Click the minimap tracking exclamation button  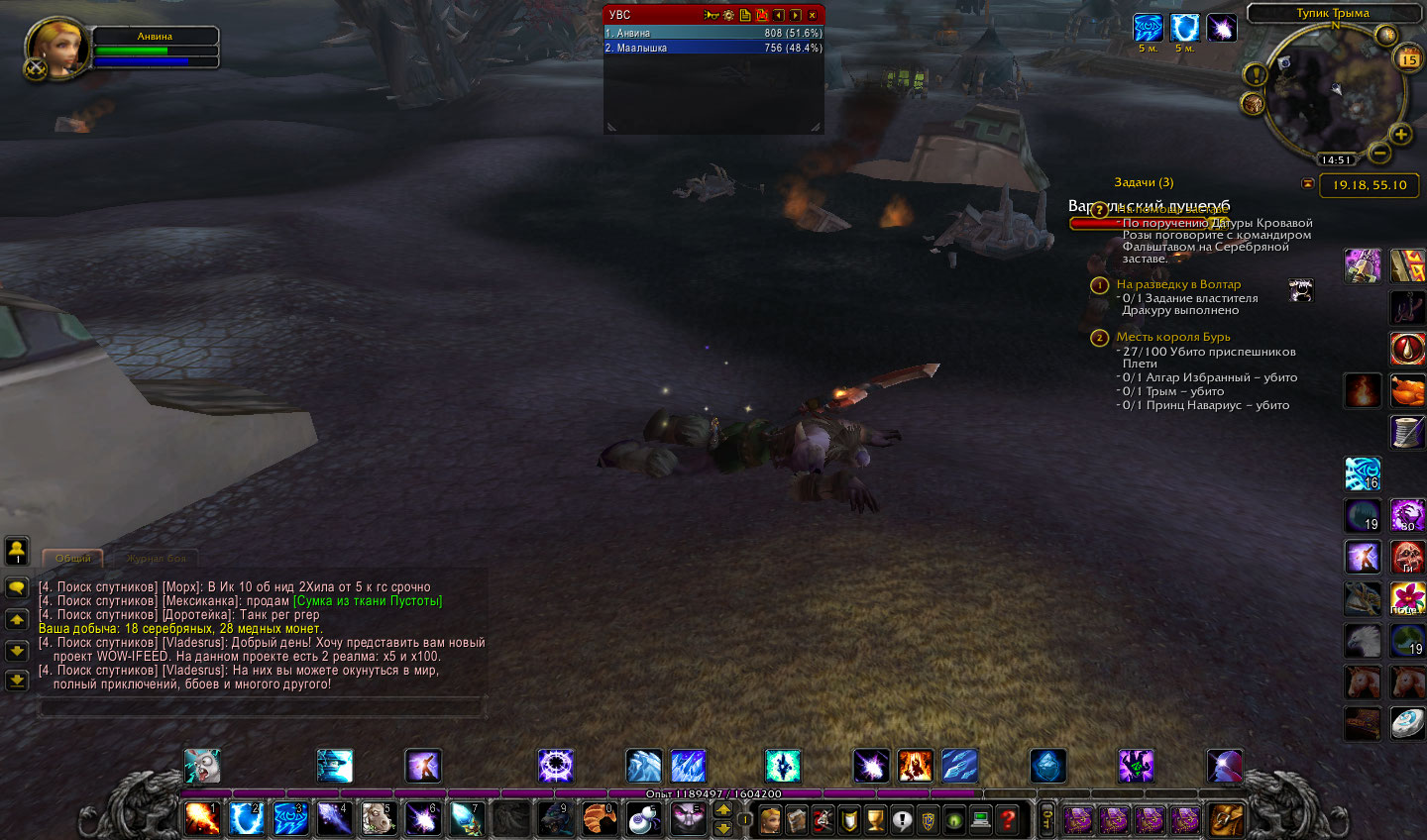(x=1256, y=74)
